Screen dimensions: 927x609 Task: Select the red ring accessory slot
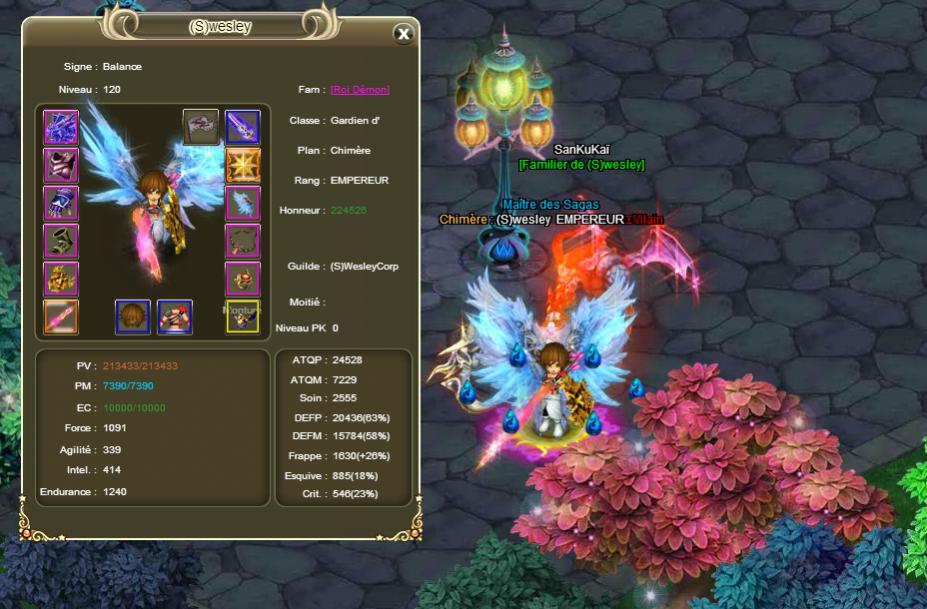(x=242, y=278)
